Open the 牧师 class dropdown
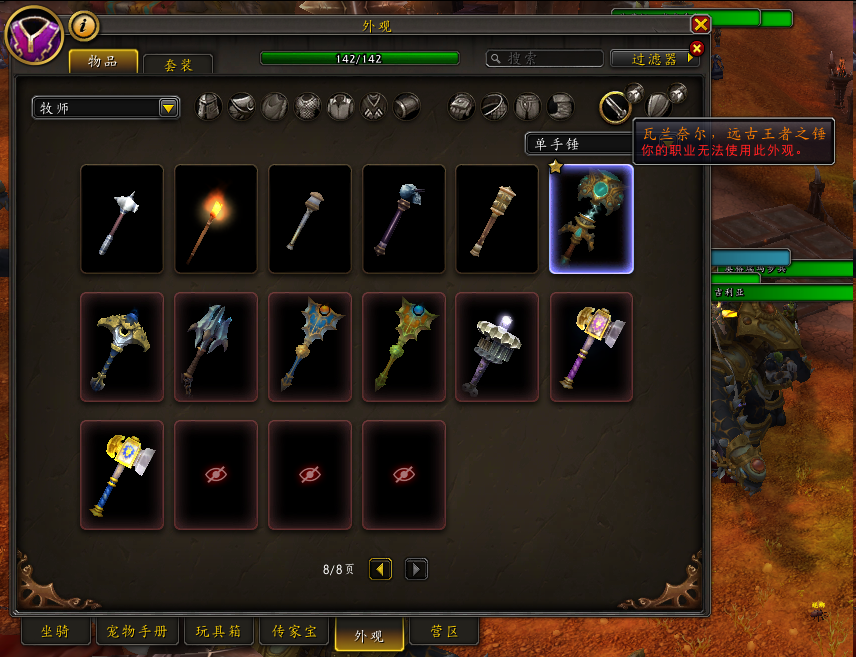The image size is (856, 657). pyautogui.click(x=105, y=108)
